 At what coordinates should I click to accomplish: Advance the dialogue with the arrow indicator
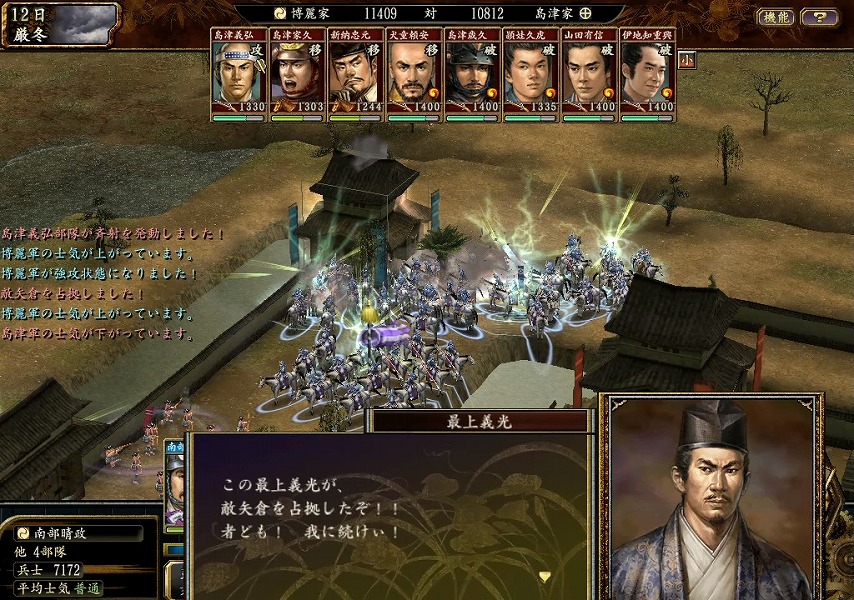point(545,576)
